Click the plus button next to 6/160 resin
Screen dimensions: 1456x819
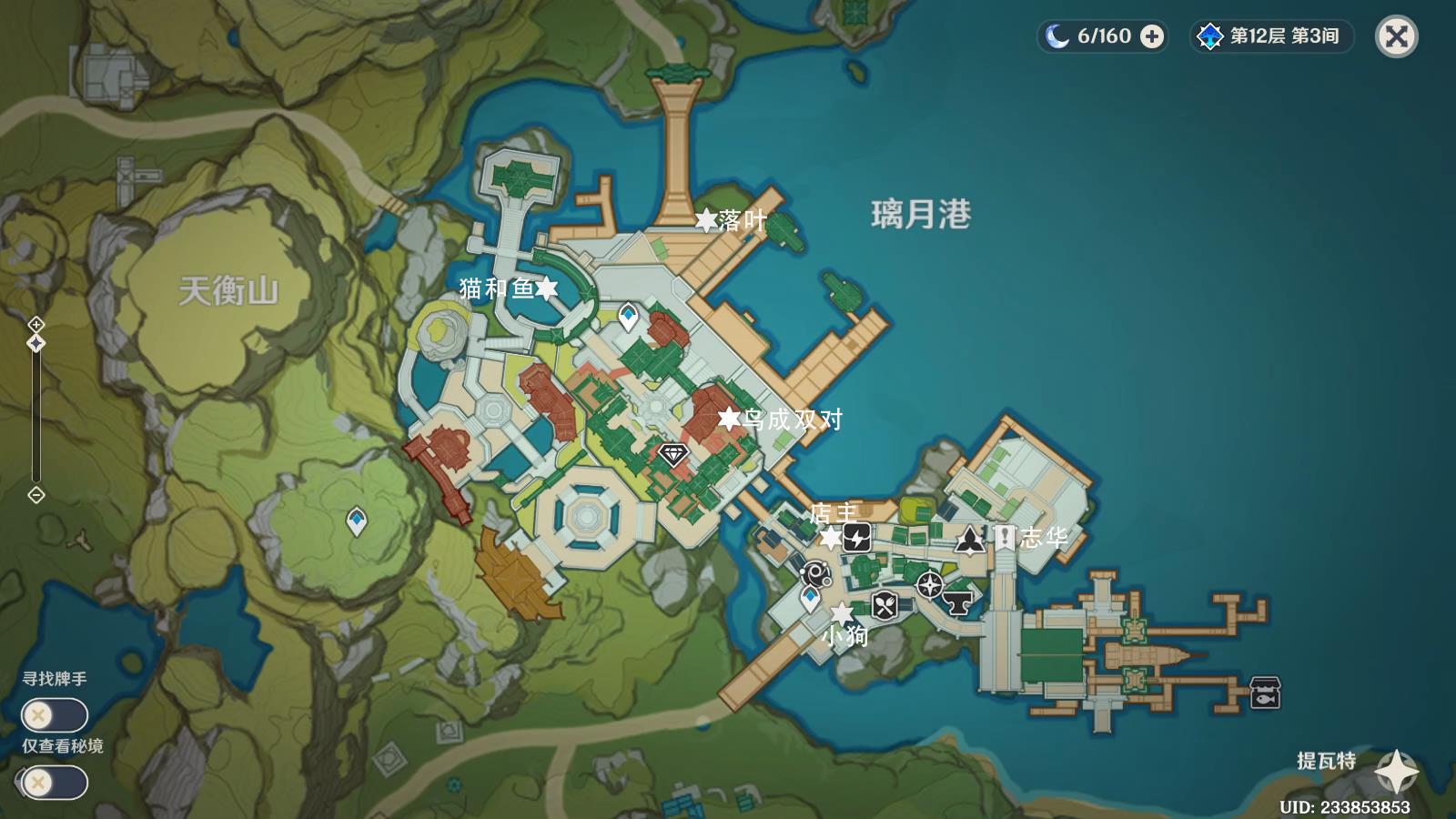1153,37
